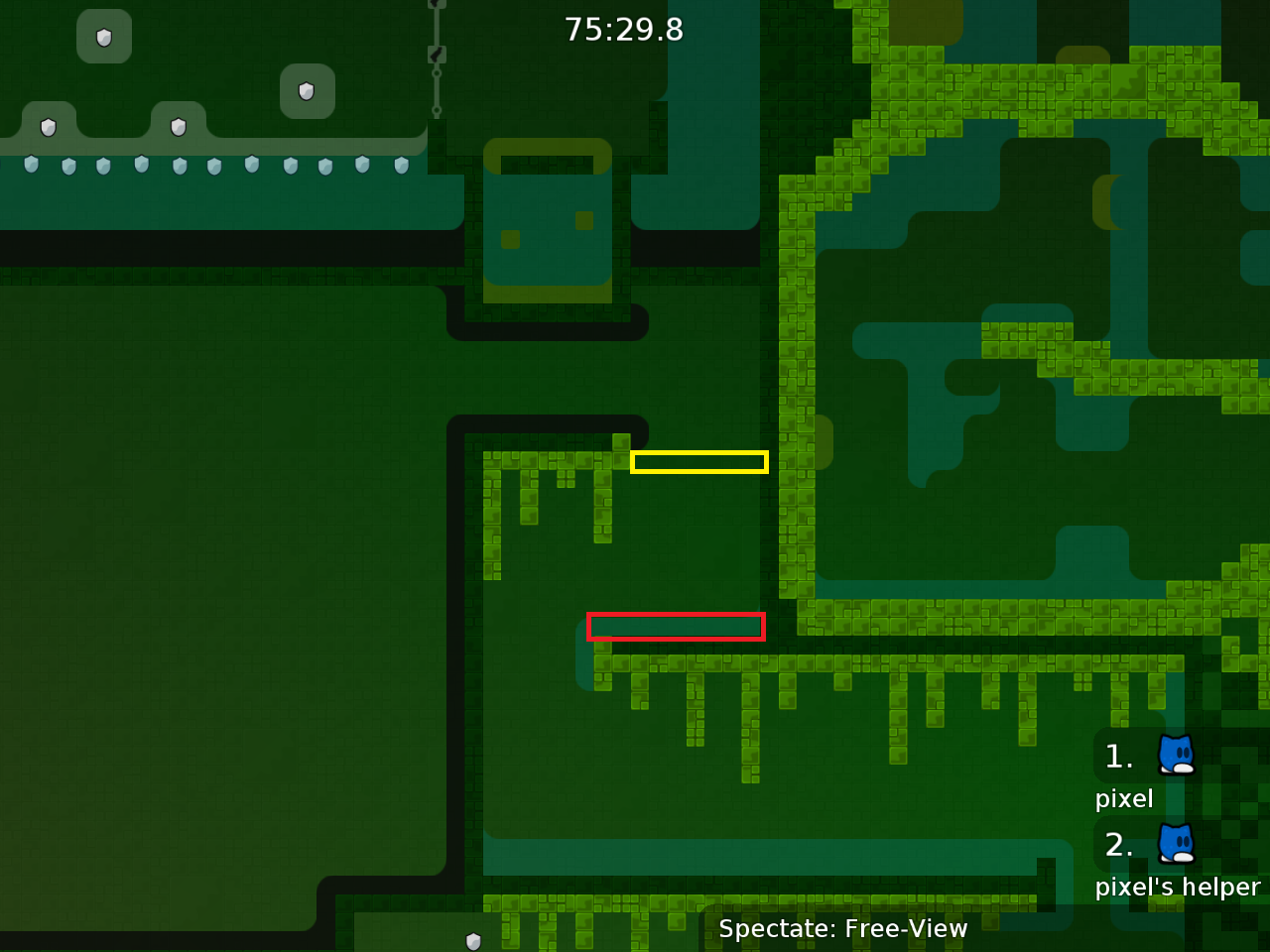The height and width of the screenshot is (952, 1270).
Task: Click the middle shield on the small ground bump
Action: click(179, 127)
